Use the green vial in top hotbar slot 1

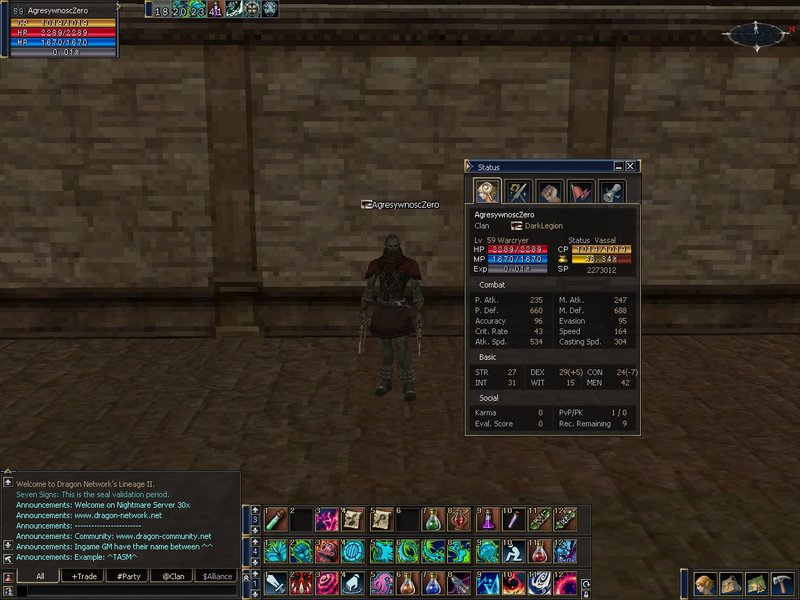pyautogui.click(x=274, y=520)
